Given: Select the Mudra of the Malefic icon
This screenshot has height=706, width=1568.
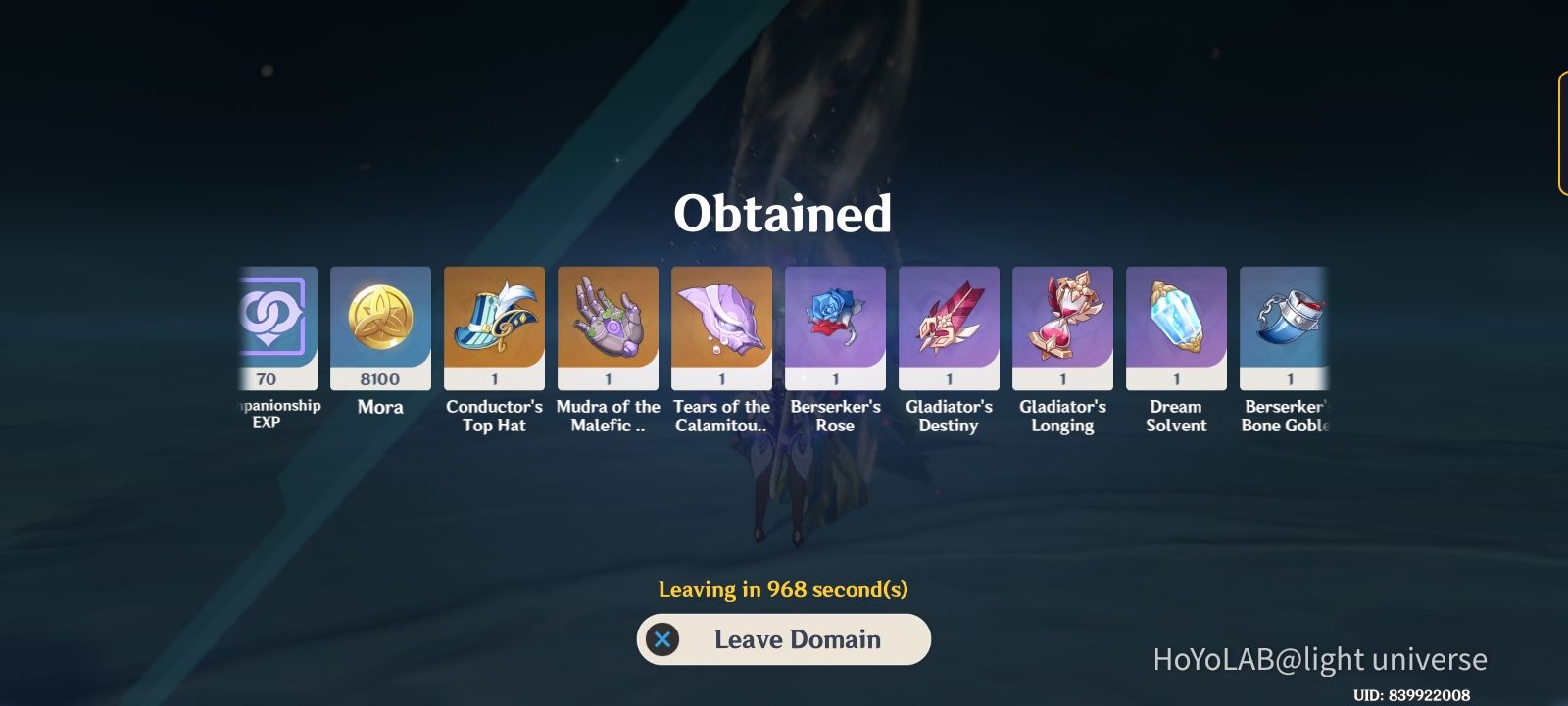Looking at the screenshot, I should coord(608,324).
